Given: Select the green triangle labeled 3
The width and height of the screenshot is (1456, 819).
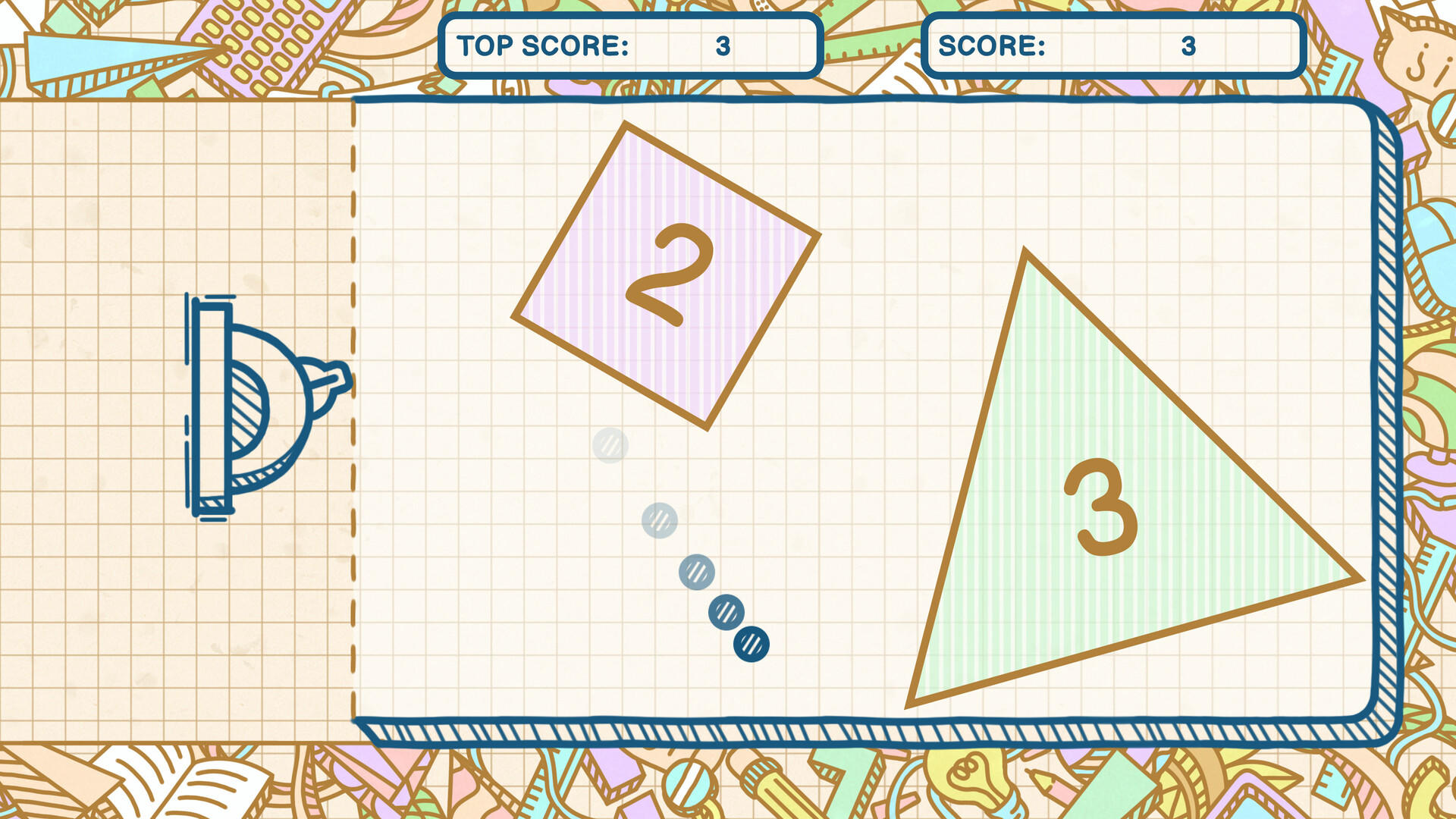Looking at the screenshot, I should pos(1100,508).
